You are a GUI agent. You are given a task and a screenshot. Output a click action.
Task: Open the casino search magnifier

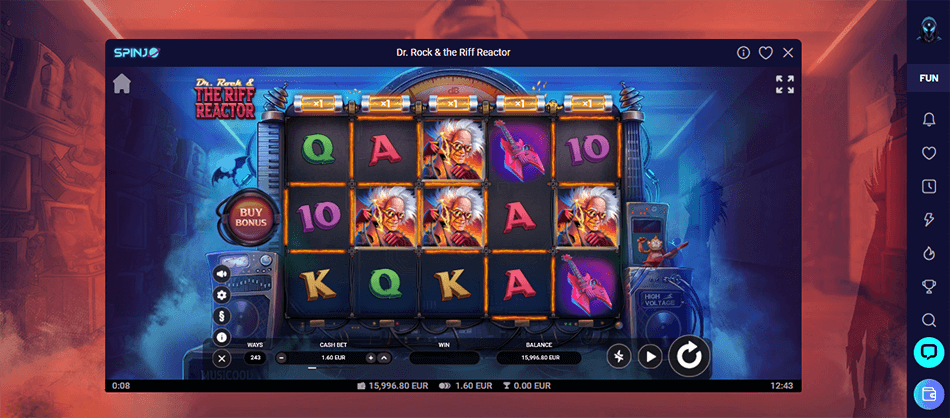click(x=928, y=320)
